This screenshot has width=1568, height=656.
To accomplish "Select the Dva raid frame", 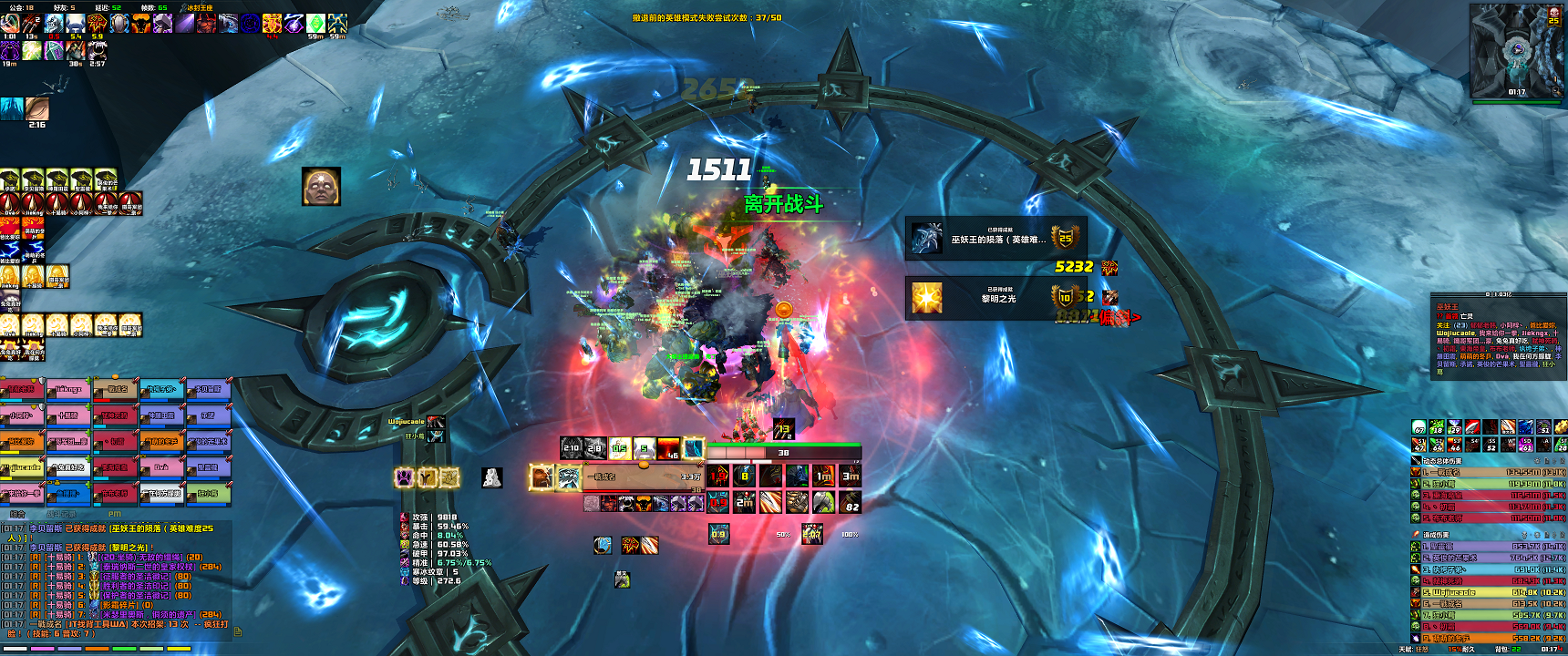I will [161, 468].
